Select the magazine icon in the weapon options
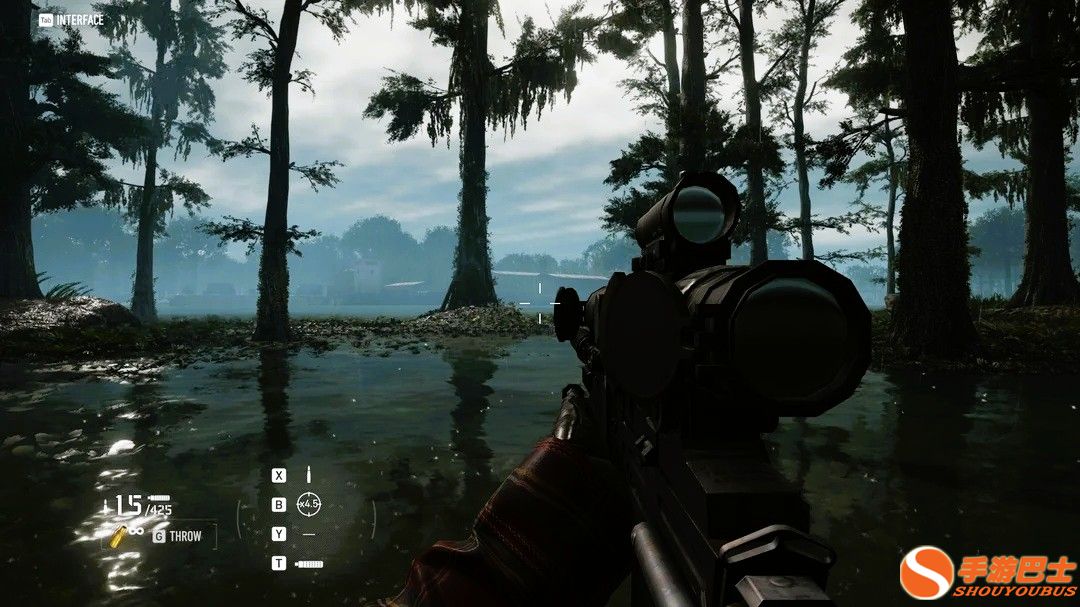The width and height of the screenshot is (1080, 607). (x=309, y=564)
